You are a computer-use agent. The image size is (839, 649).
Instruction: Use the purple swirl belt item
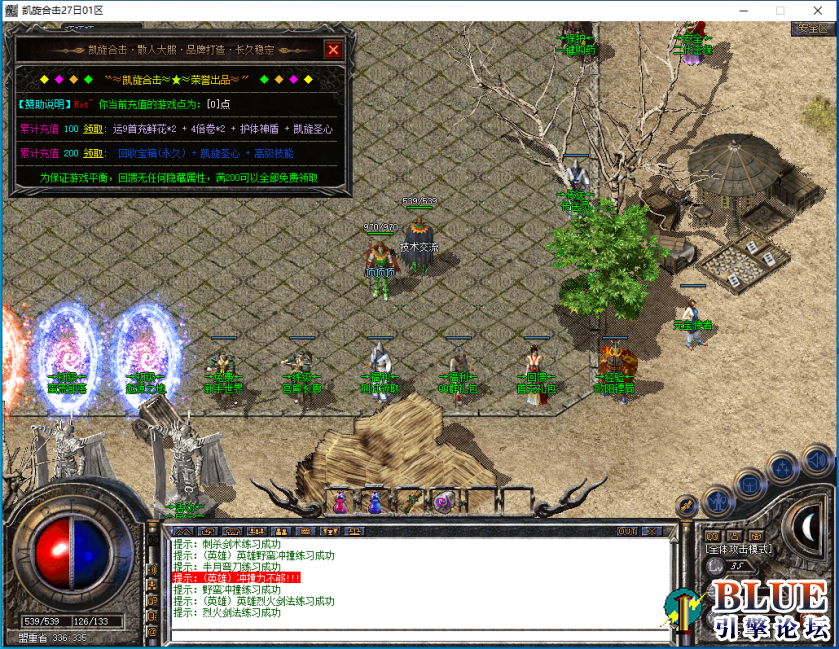[x=442, y=500]
